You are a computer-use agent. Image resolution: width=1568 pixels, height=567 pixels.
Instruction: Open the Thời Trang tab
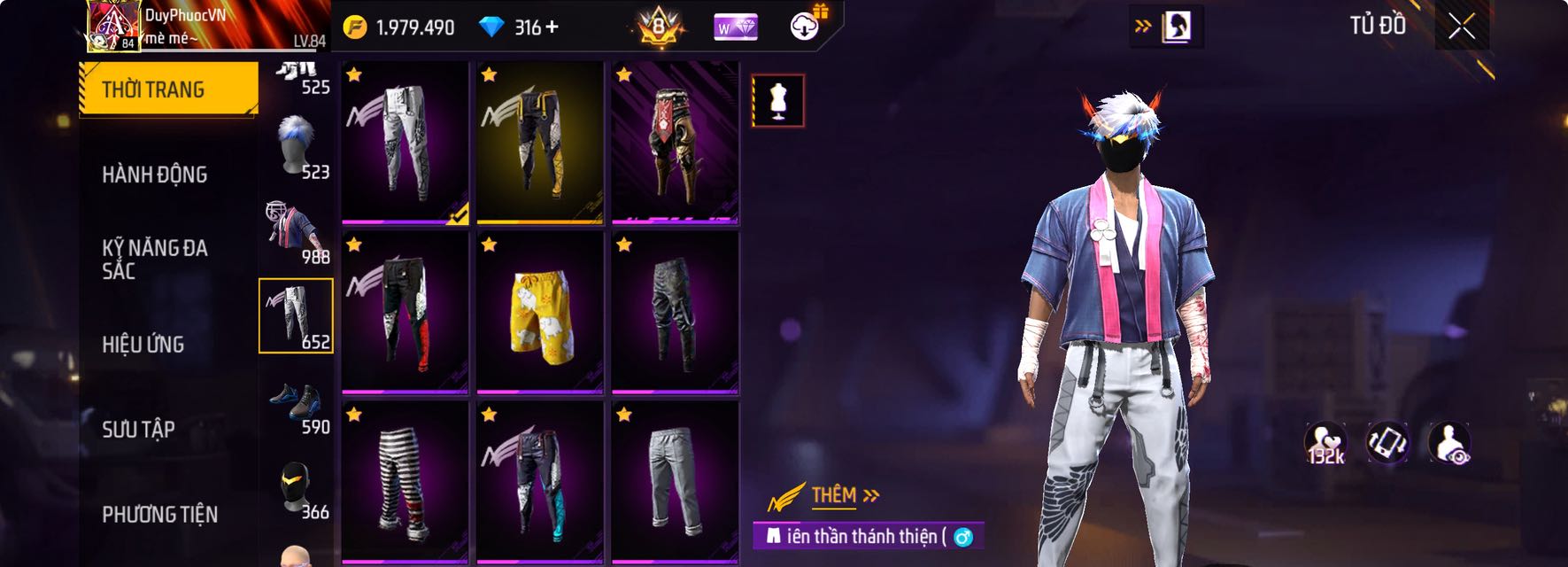tap(168, 89)
